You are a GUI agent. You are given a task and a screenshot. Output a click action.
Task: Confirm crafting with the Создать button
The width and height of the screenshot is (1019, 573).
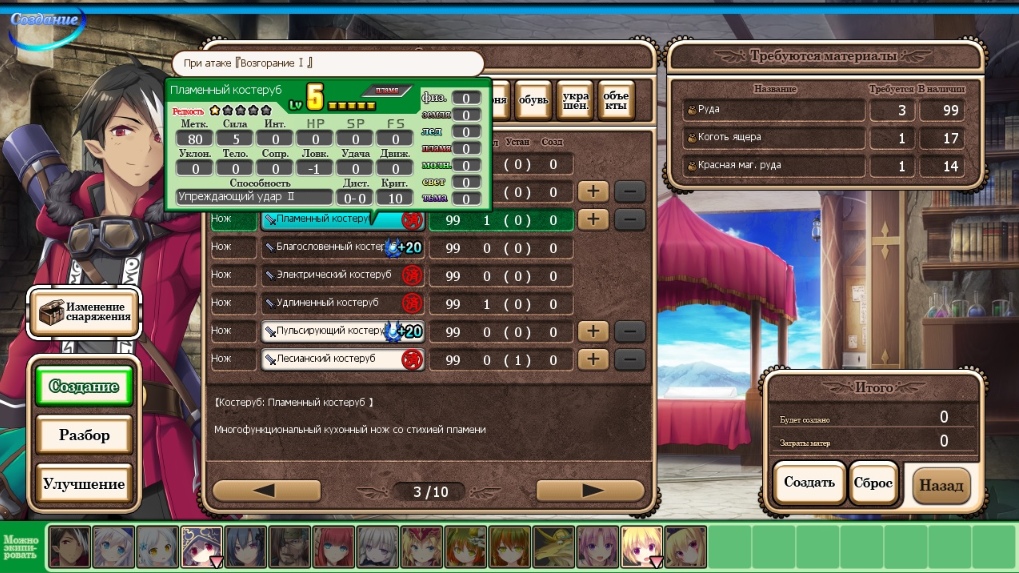pyautogui.click(x=809, y=484)
